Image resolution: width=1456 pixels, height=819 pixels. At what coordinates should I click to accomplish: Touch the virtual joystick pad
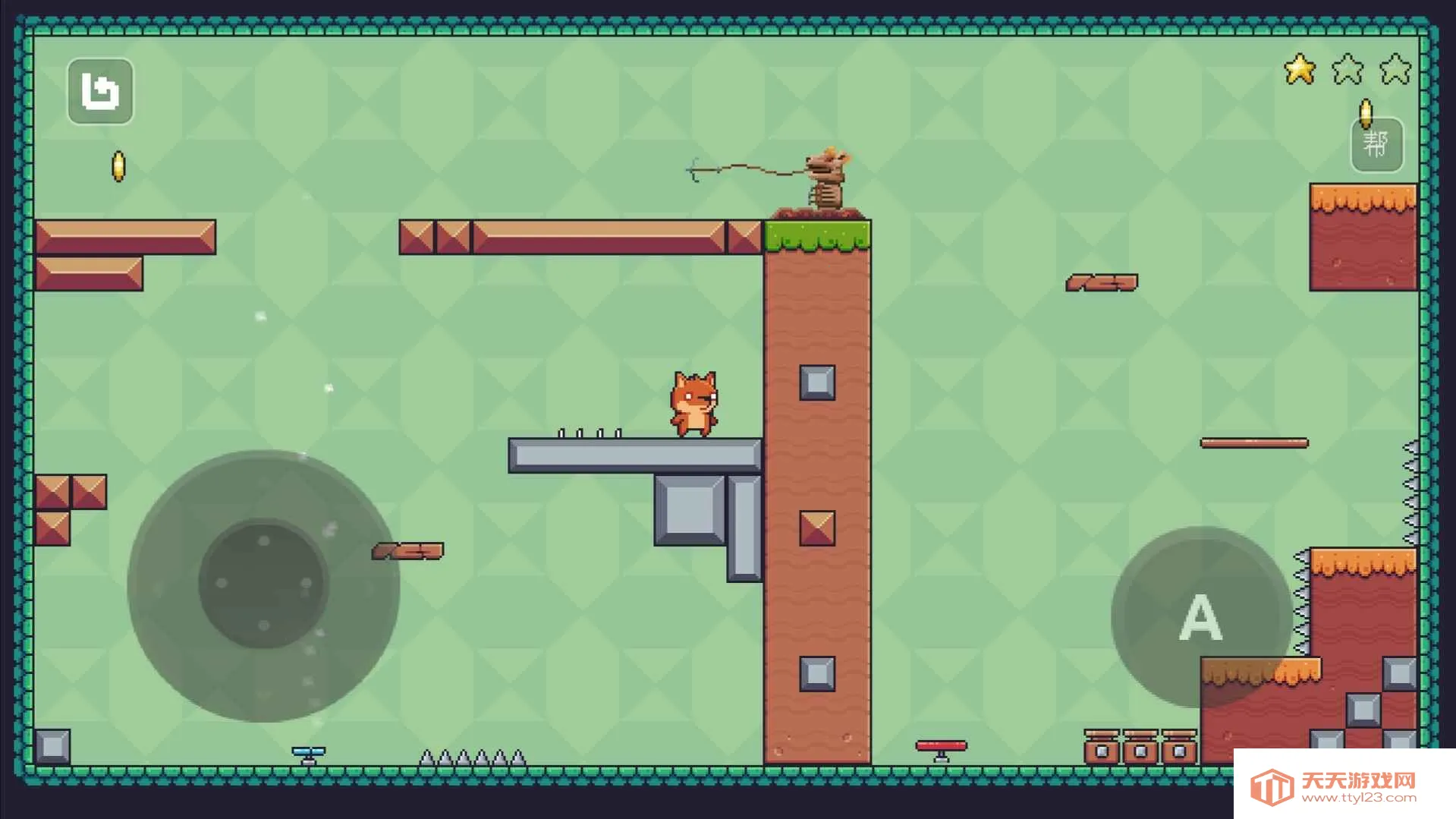[263, 584]
